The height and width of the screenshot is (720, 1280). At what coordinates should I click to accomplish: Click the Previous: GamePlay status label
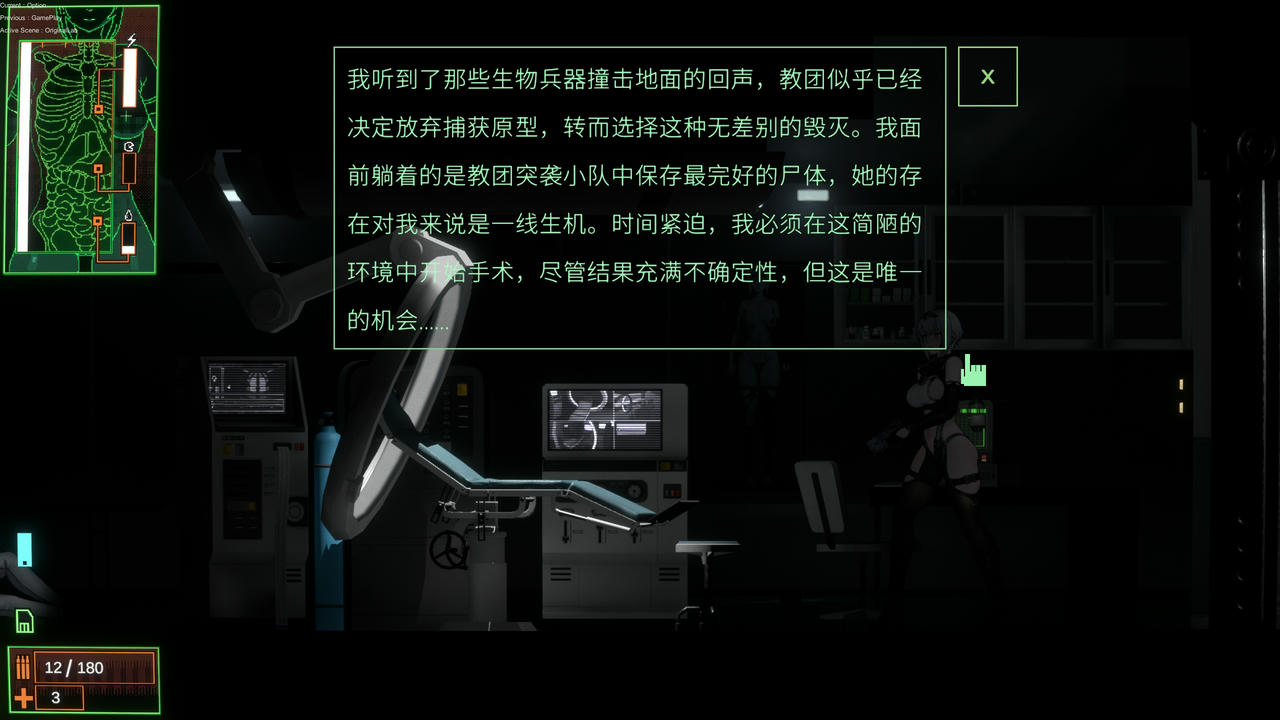[x=30, y=18]
